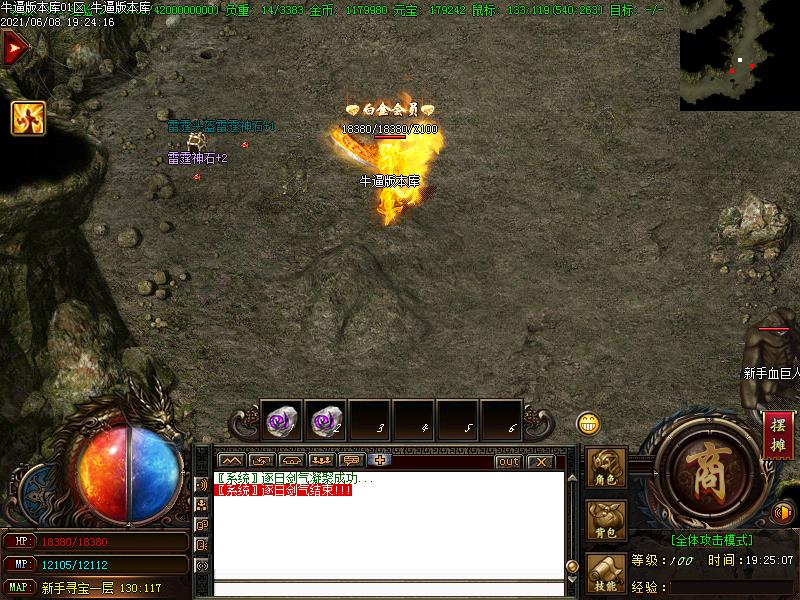Click the red arrow expand button

pyautogui.click(x=14, y=48)
